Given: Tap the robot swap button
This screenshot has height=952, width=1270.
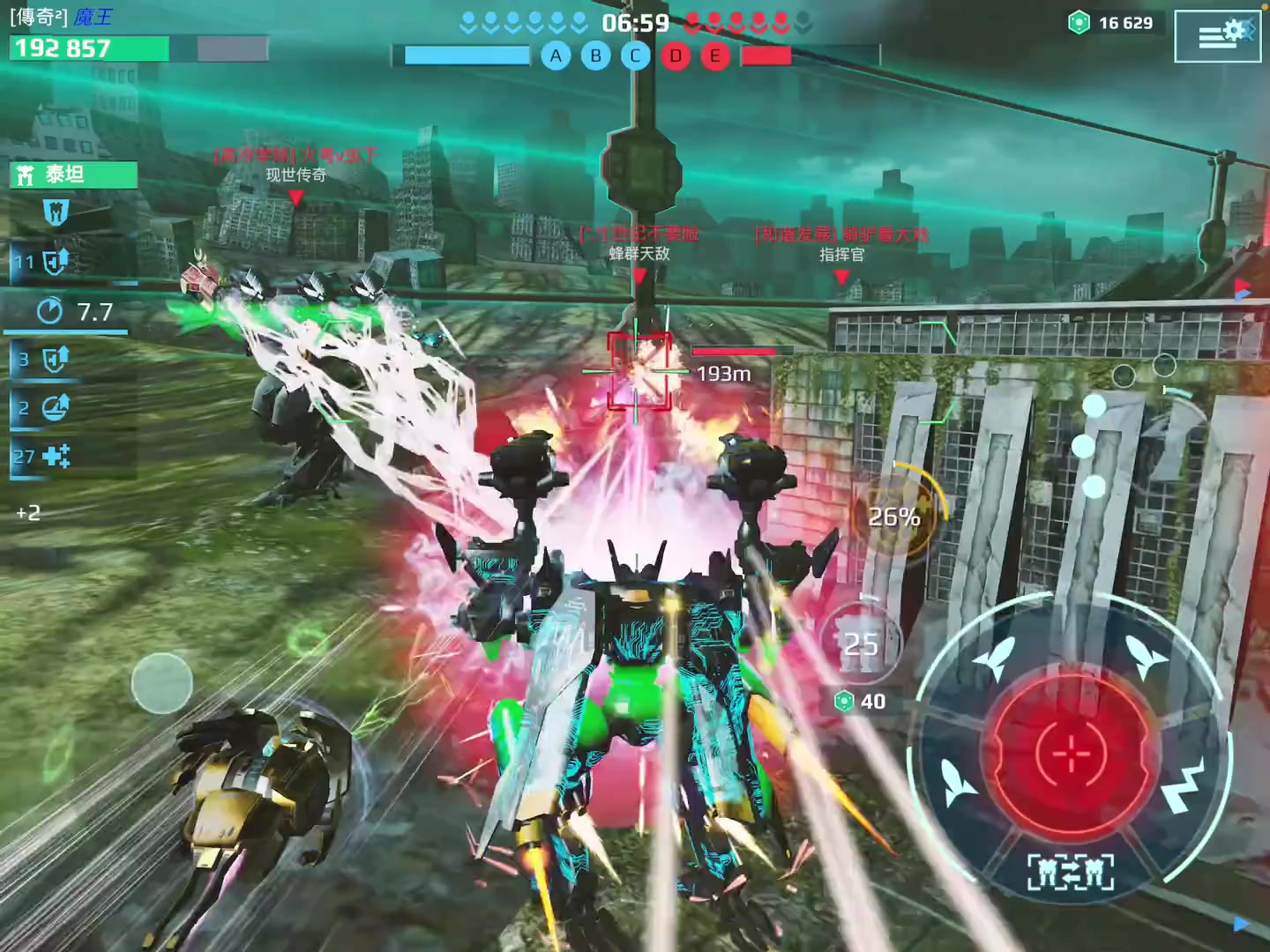Looking at the screenshot, I should 1071,872.
